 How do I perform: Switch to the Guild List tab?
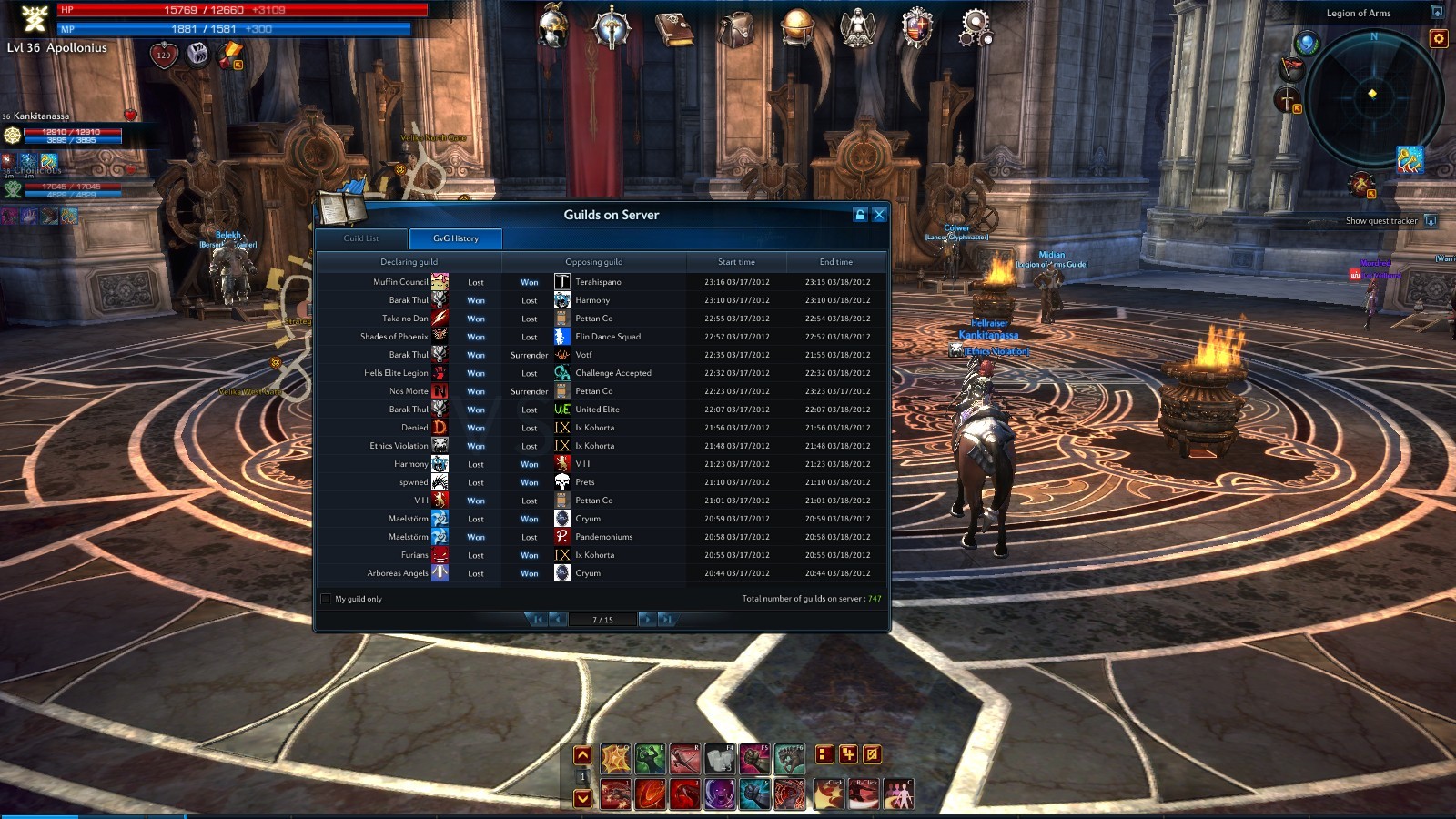click(361, 238)
